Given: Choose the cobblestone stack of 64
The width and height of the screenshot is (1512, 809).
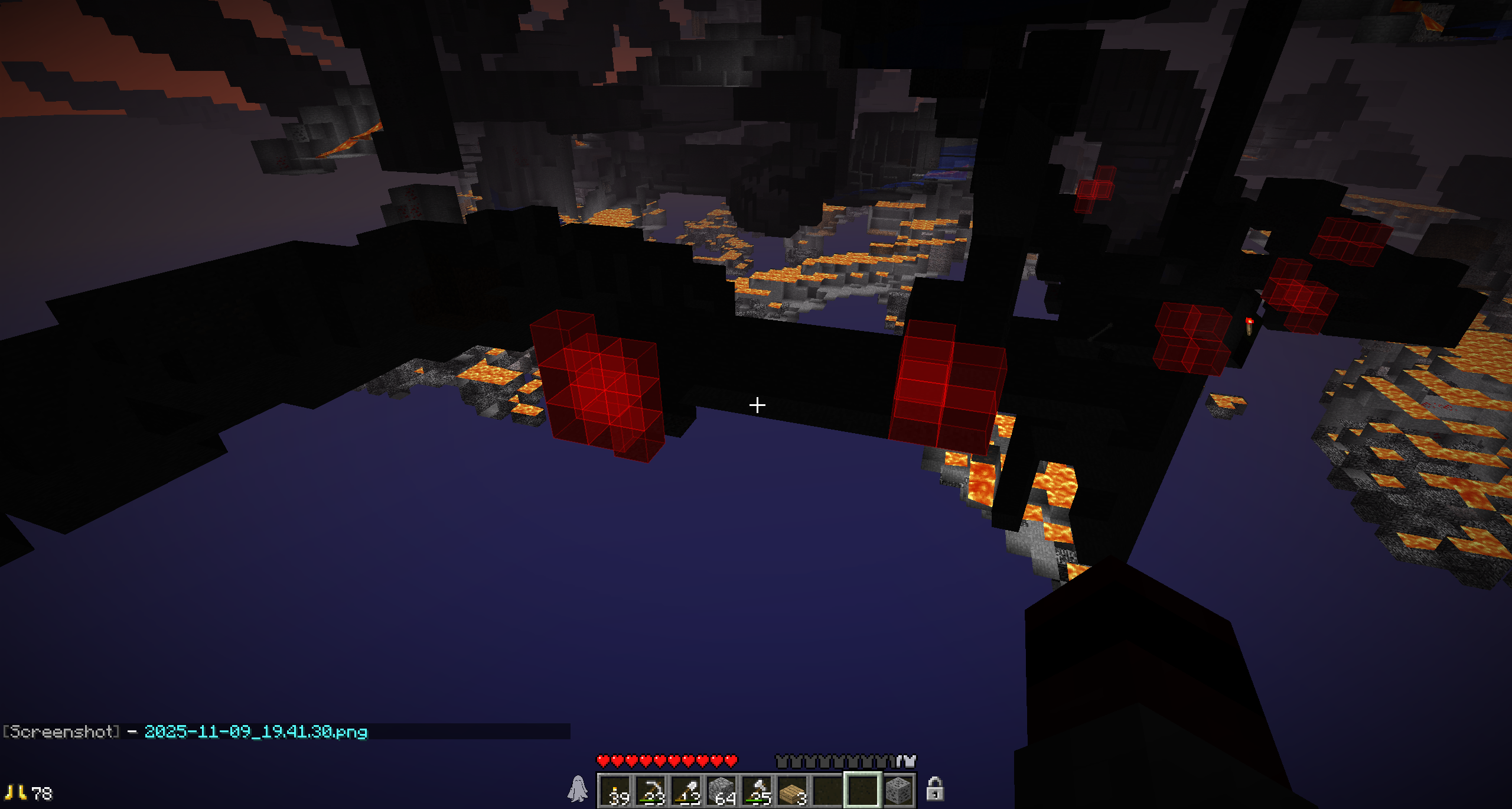Looking at the screenshot, I should pos(722,790).
